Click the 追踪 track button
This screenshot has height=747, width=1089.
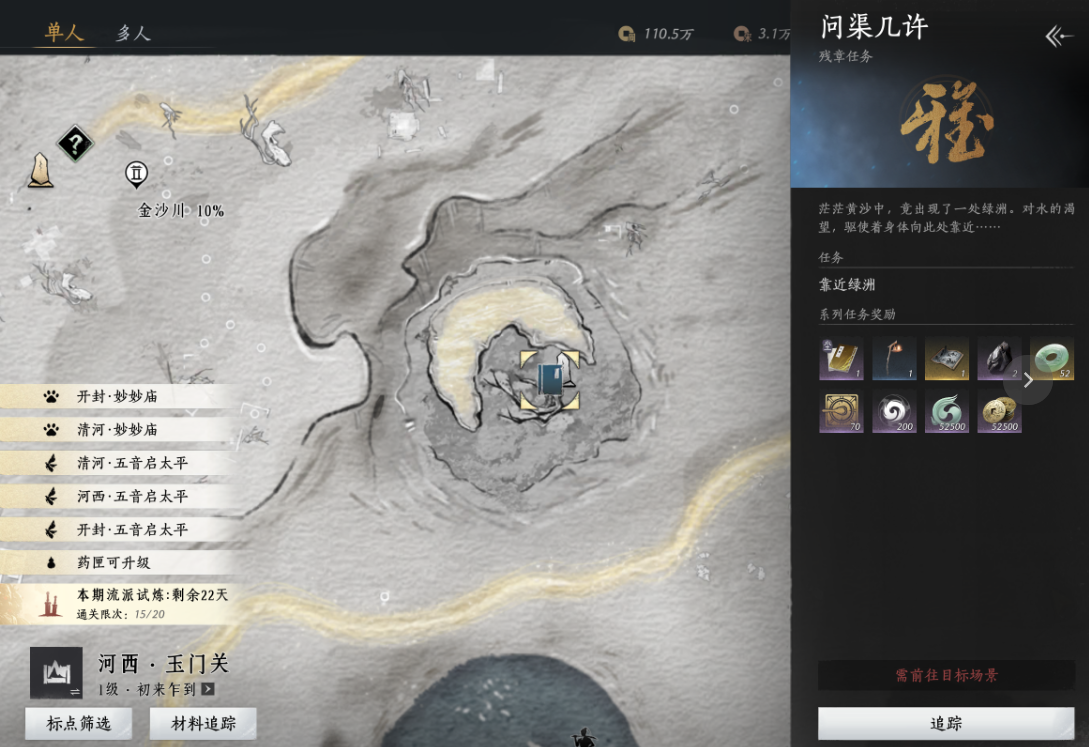coord(945,723)
